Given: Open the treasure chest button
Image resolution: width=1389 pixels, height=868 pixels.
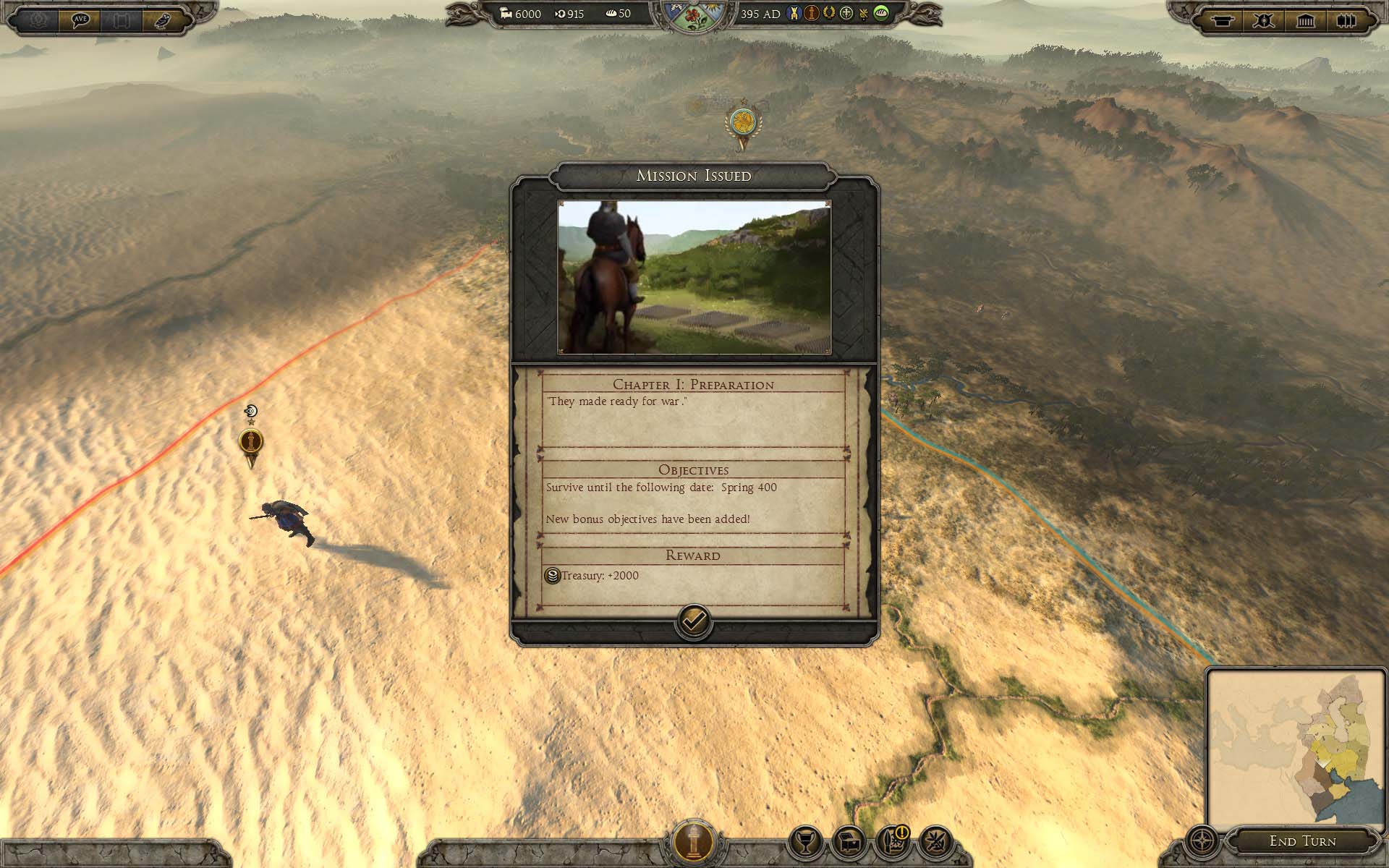Looking at the screenshot, I should pos(849,842).
